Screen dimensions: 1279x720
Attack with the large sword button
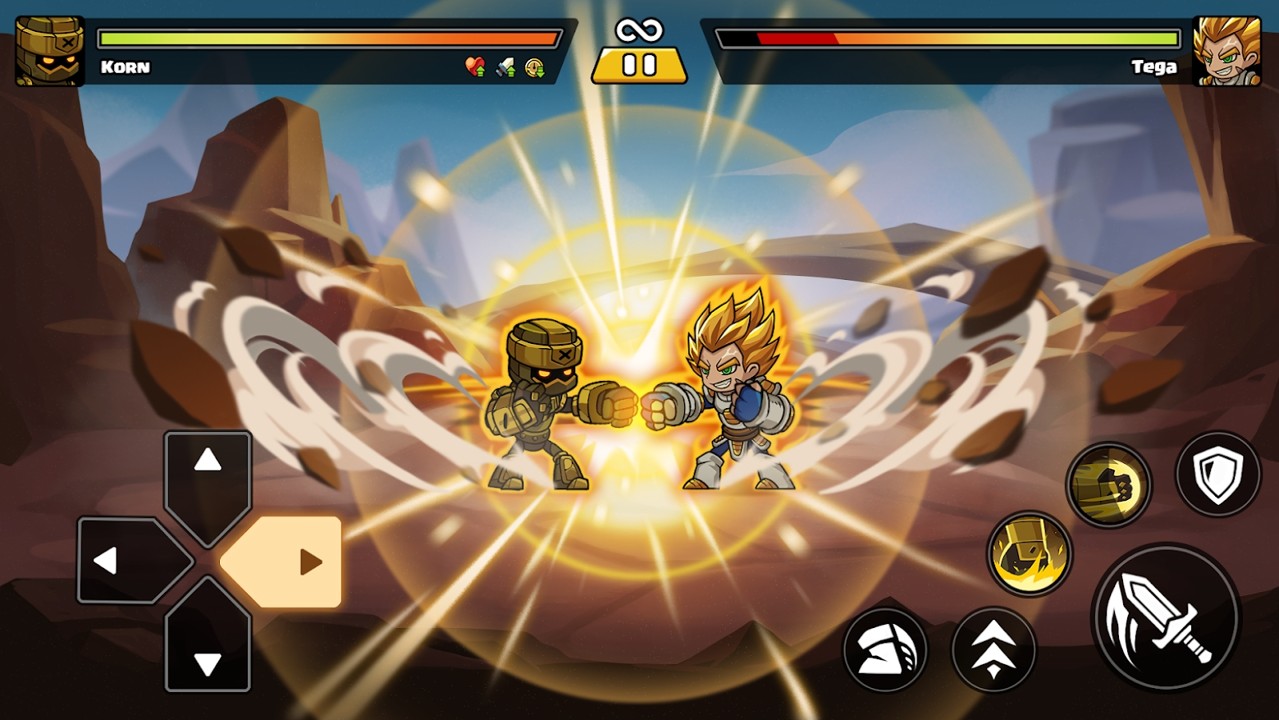click(x=1166, y=618)
